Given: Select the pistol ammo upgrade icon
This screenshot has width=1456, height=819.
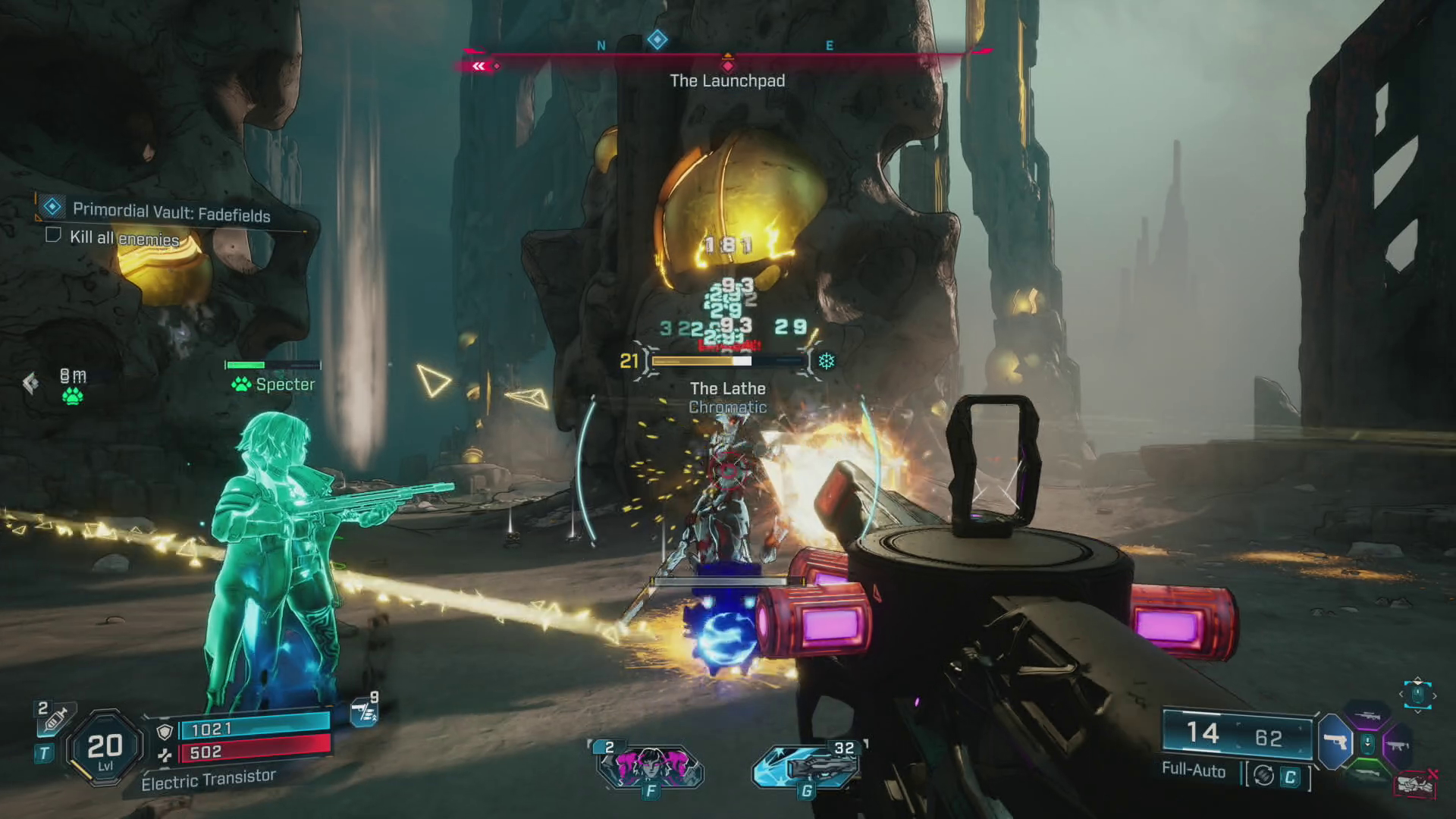Looking at the screenshot, I should (365, 711).
